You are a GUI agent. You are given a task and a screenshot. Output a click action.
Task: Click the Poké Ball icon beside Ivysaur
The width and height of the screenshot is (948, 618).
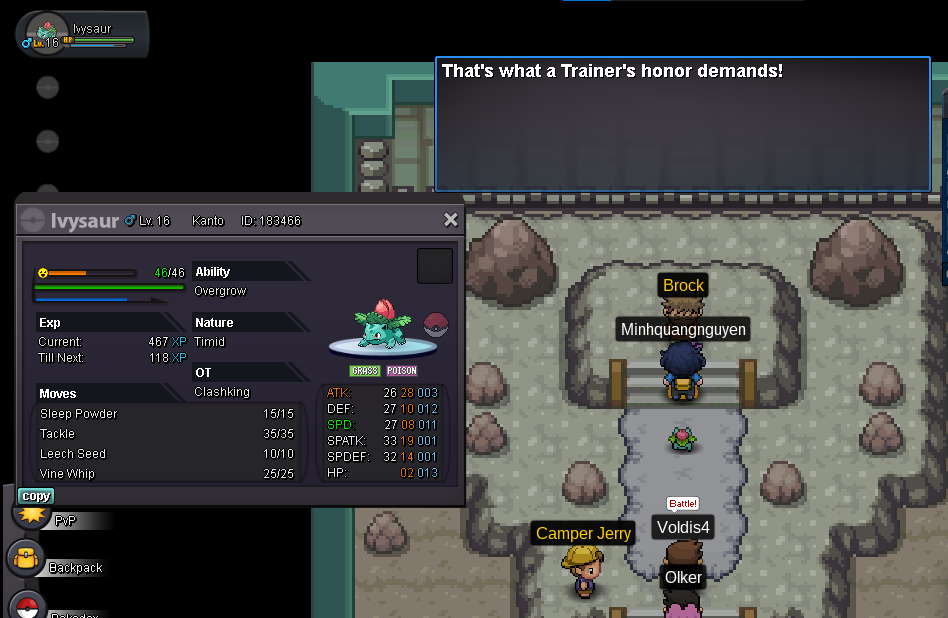tap(436, 324)
